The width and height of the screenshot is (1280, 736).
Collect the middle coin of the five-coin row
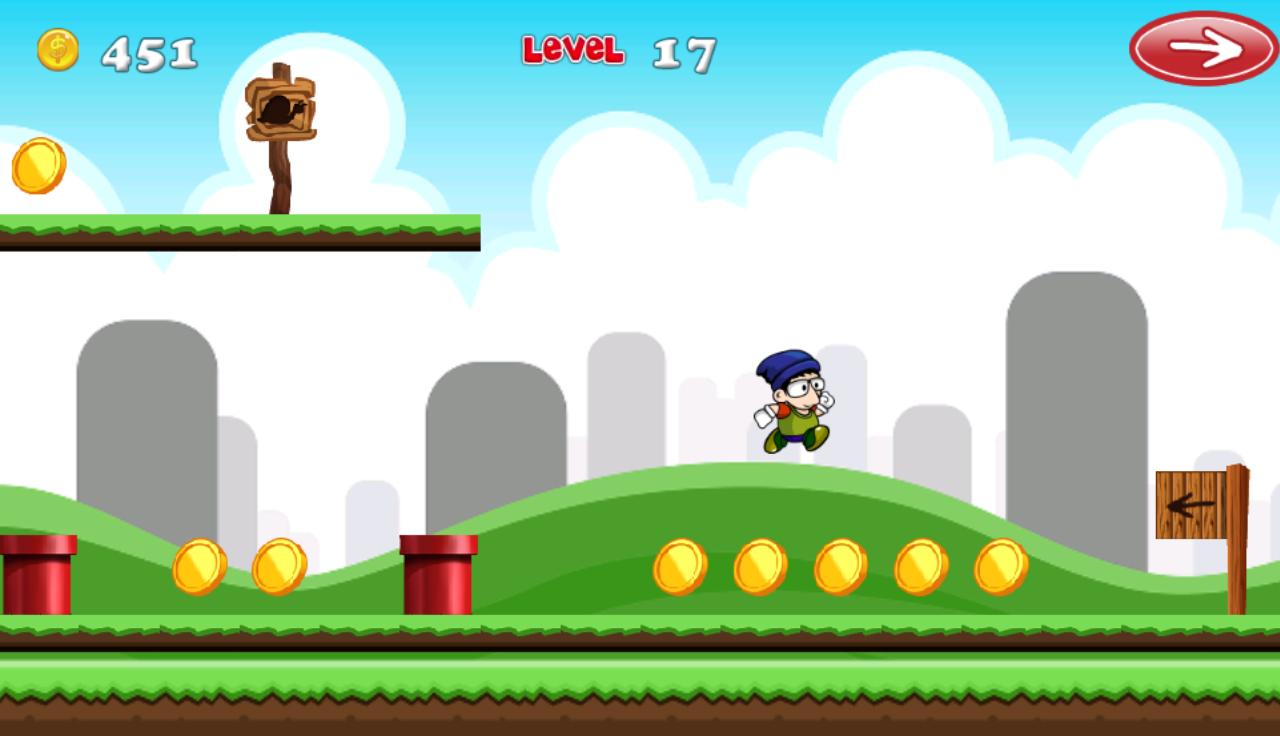pos(843,565)
